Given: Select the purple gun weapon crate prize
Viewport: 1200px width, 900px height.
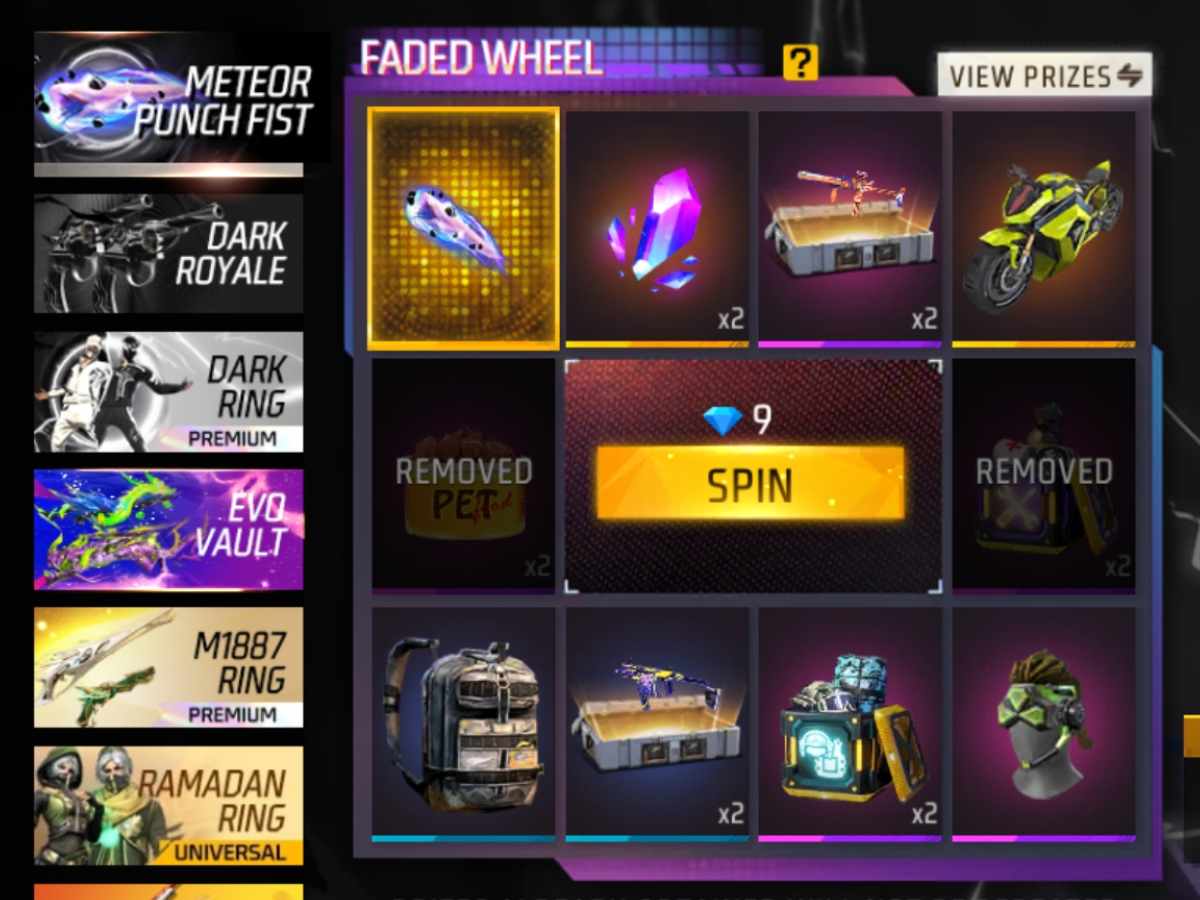Looking at the screenshot, I should (x=657, y=722).
